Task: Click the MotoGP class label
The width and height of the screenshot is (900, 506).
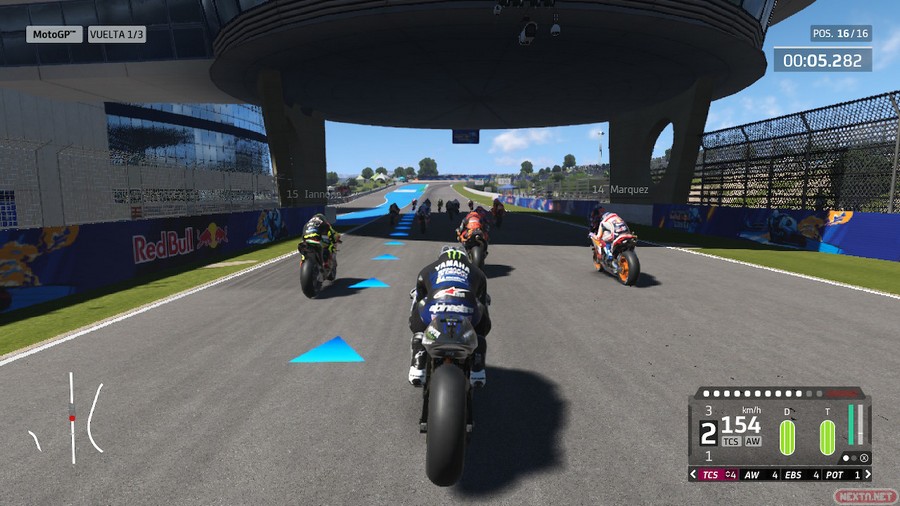Action: tap(54, 34)
